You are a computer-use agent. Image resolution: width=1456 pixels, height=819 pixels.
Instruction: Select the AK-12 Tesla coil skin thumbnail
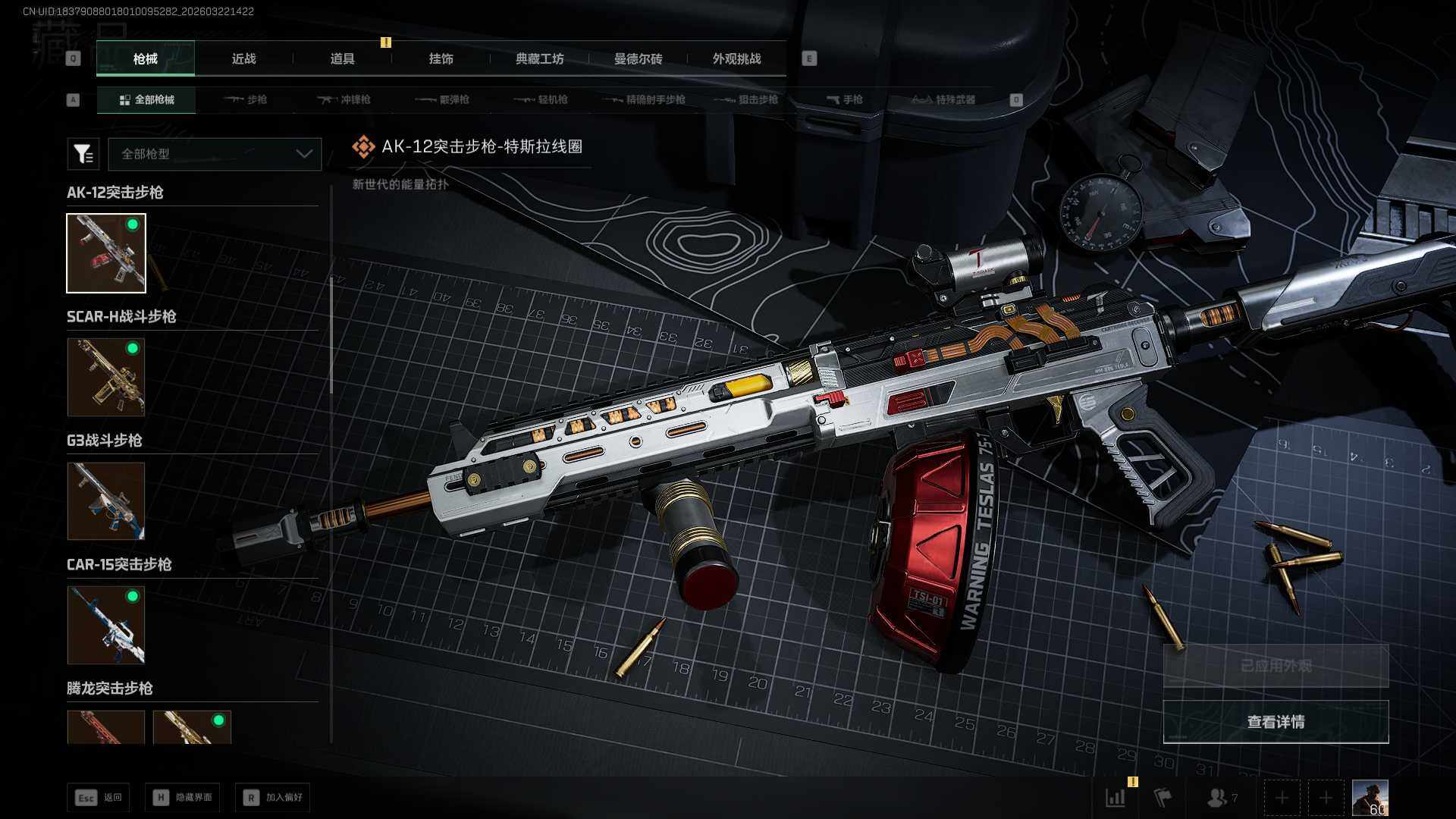(106, 253)
